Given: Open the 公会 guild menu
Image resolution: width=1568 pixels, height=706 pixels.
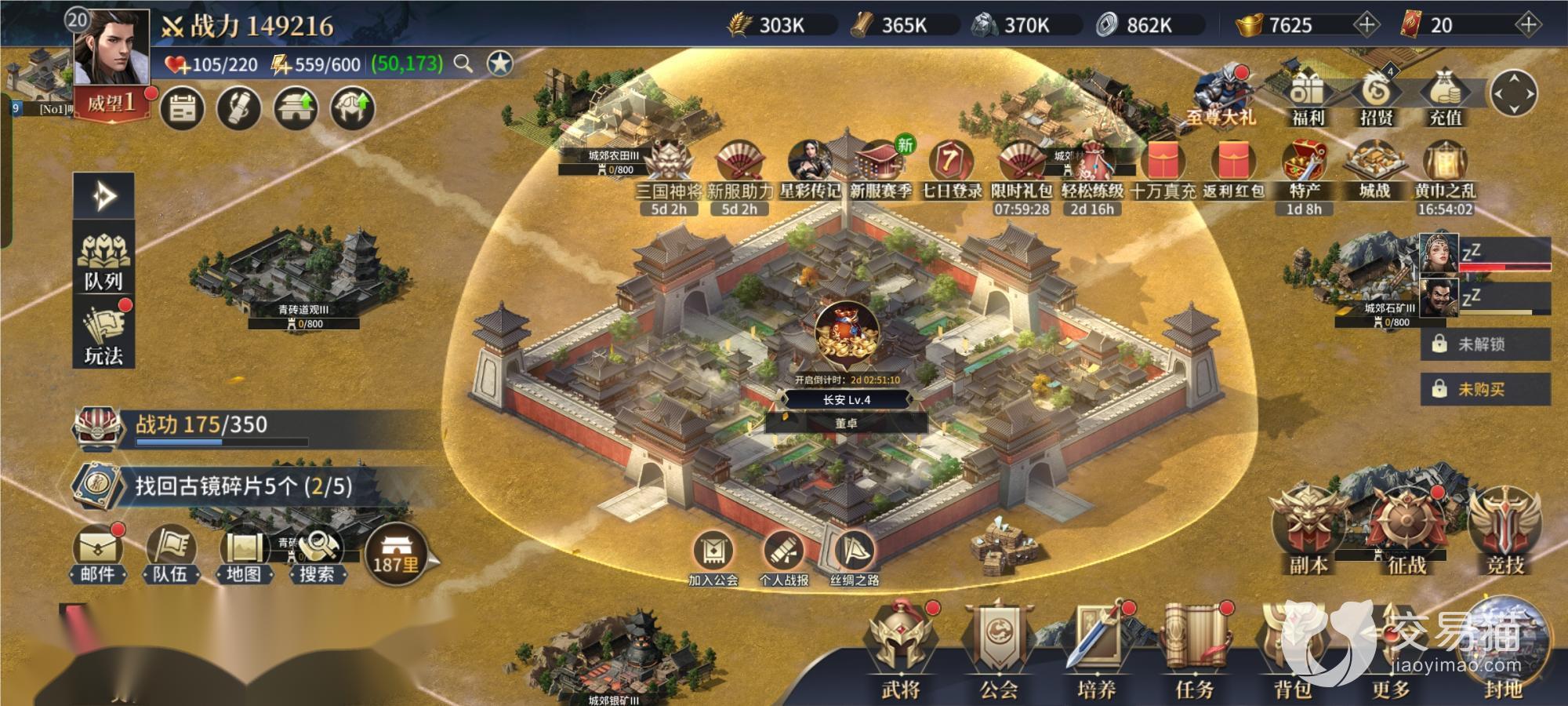Looking at the screenshot, I should click(x=998, y=651).
